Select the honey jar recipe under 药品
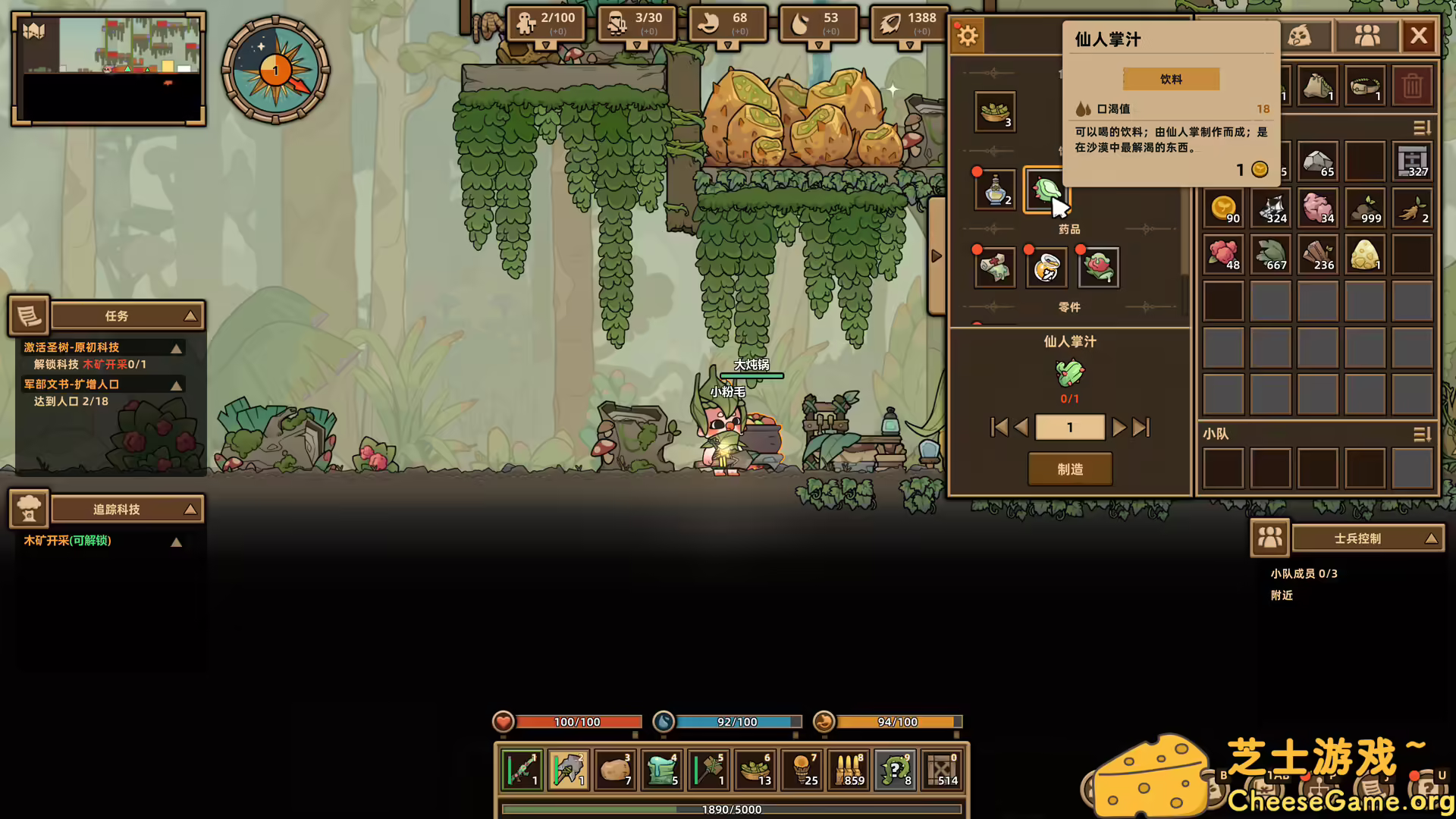Image resolution: width=1456 pixels, height=819 pixels. [x=1046, y=268]
